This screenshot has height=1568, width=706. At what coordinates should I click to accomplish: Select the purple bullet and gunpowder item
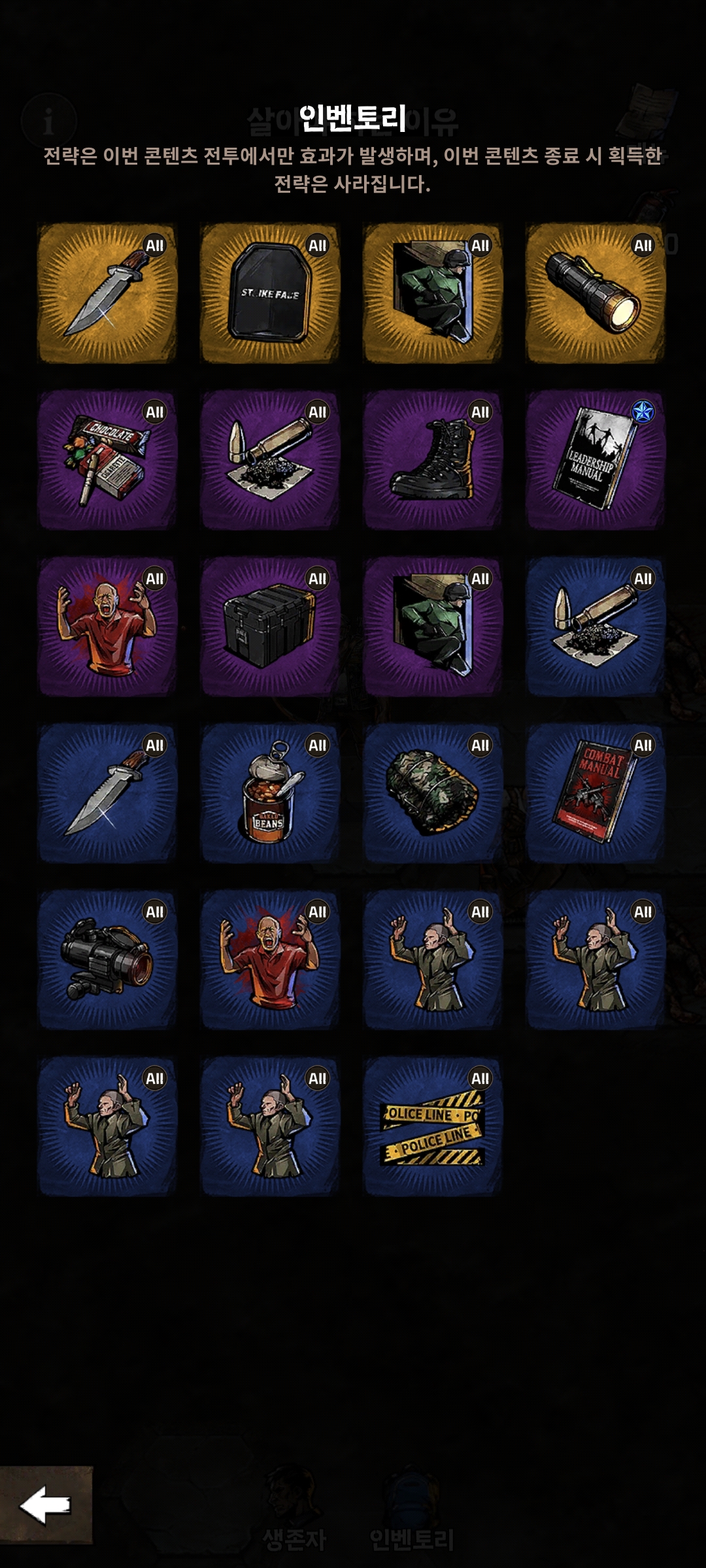click(270, 460)
